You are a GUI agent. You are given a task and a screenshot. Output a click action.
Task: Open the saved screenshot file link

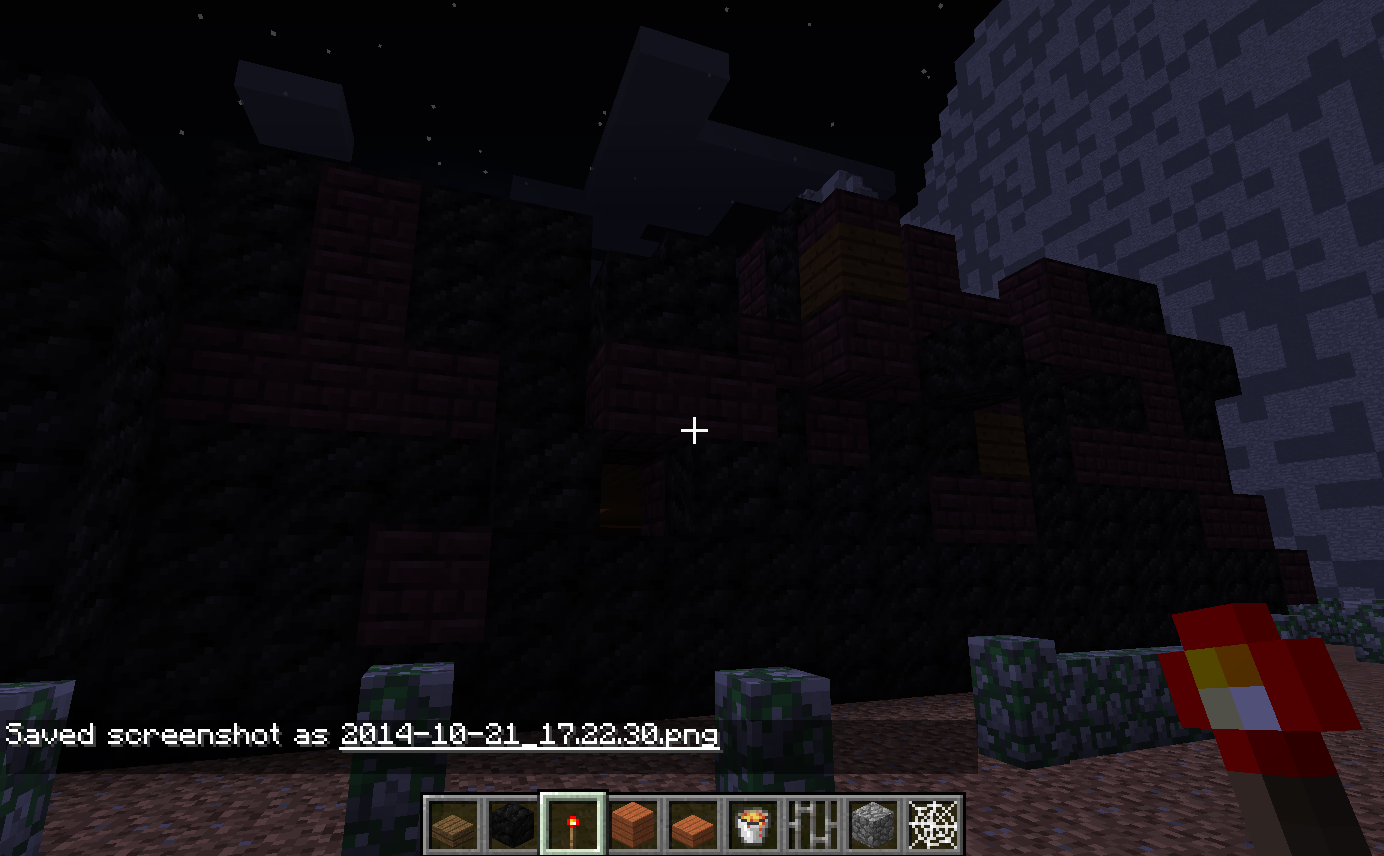529,735
